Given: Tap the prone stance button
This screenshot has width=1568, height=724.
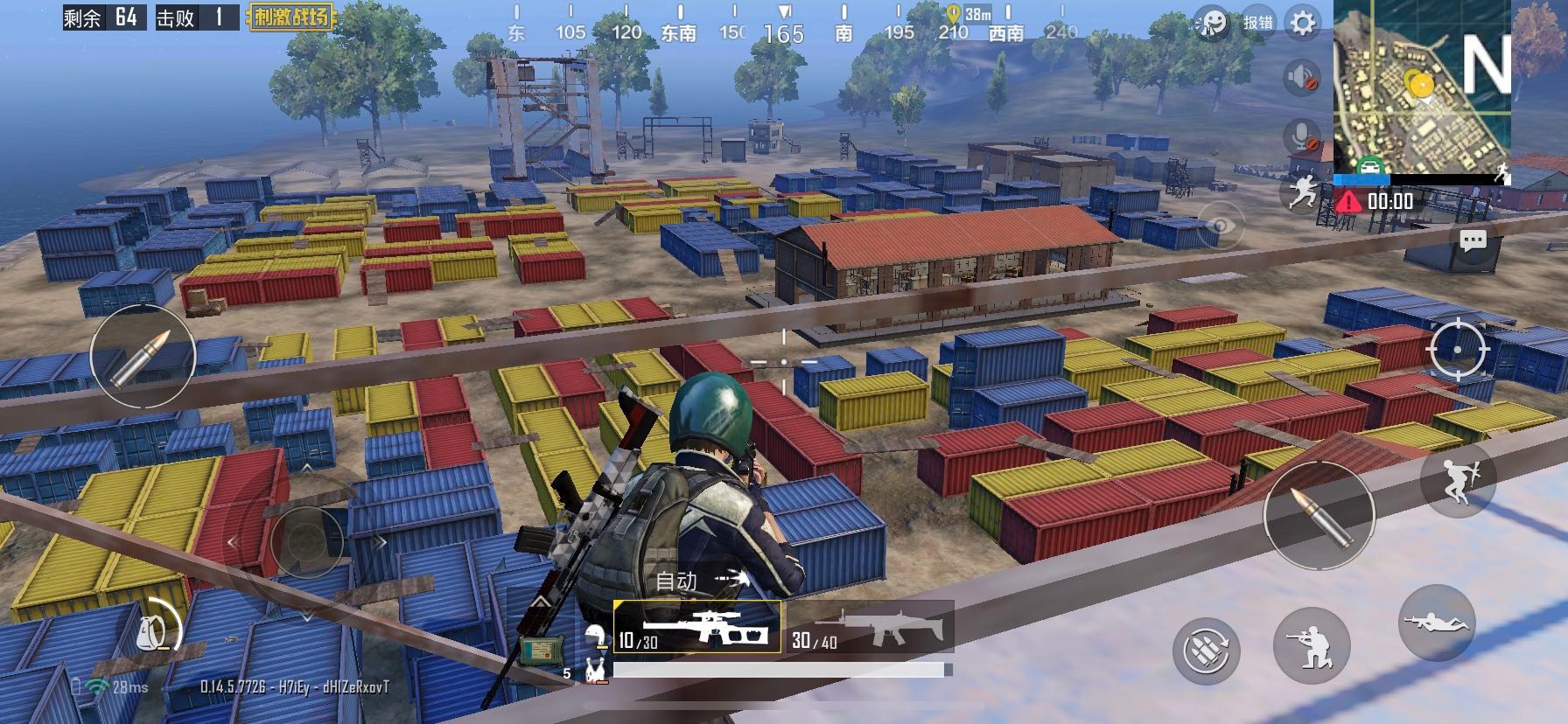Looking at the screenshot, I should (x=1438, y=621).
